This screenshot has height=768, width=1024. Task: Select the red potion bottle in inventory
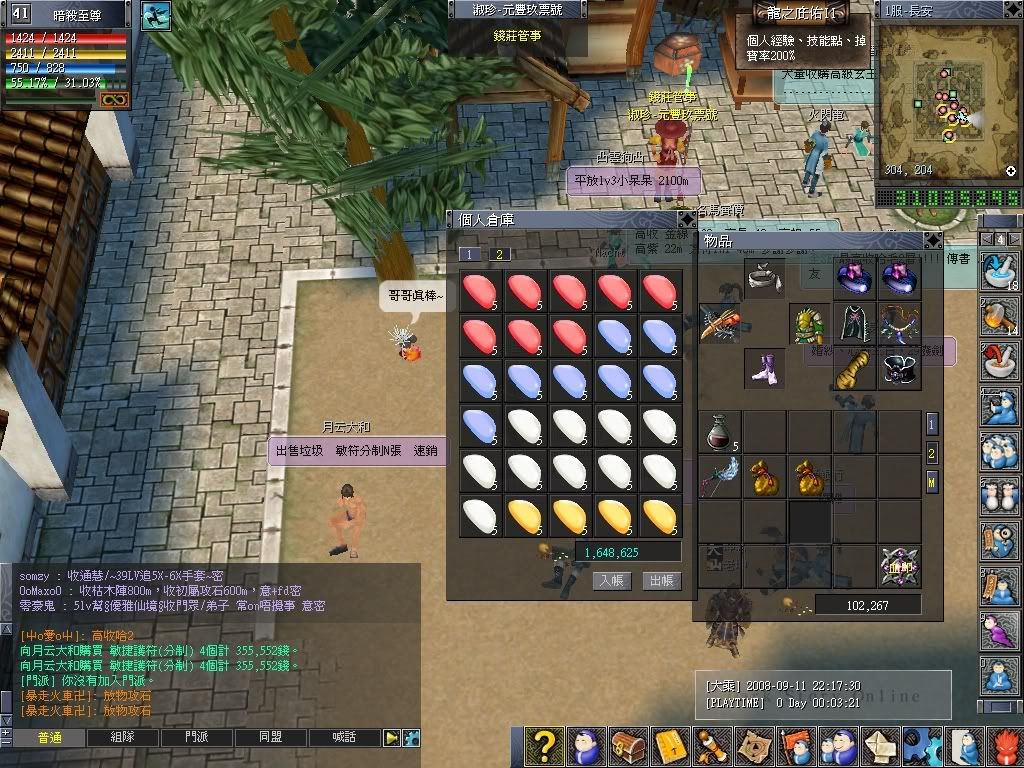(x=718, y=431)
